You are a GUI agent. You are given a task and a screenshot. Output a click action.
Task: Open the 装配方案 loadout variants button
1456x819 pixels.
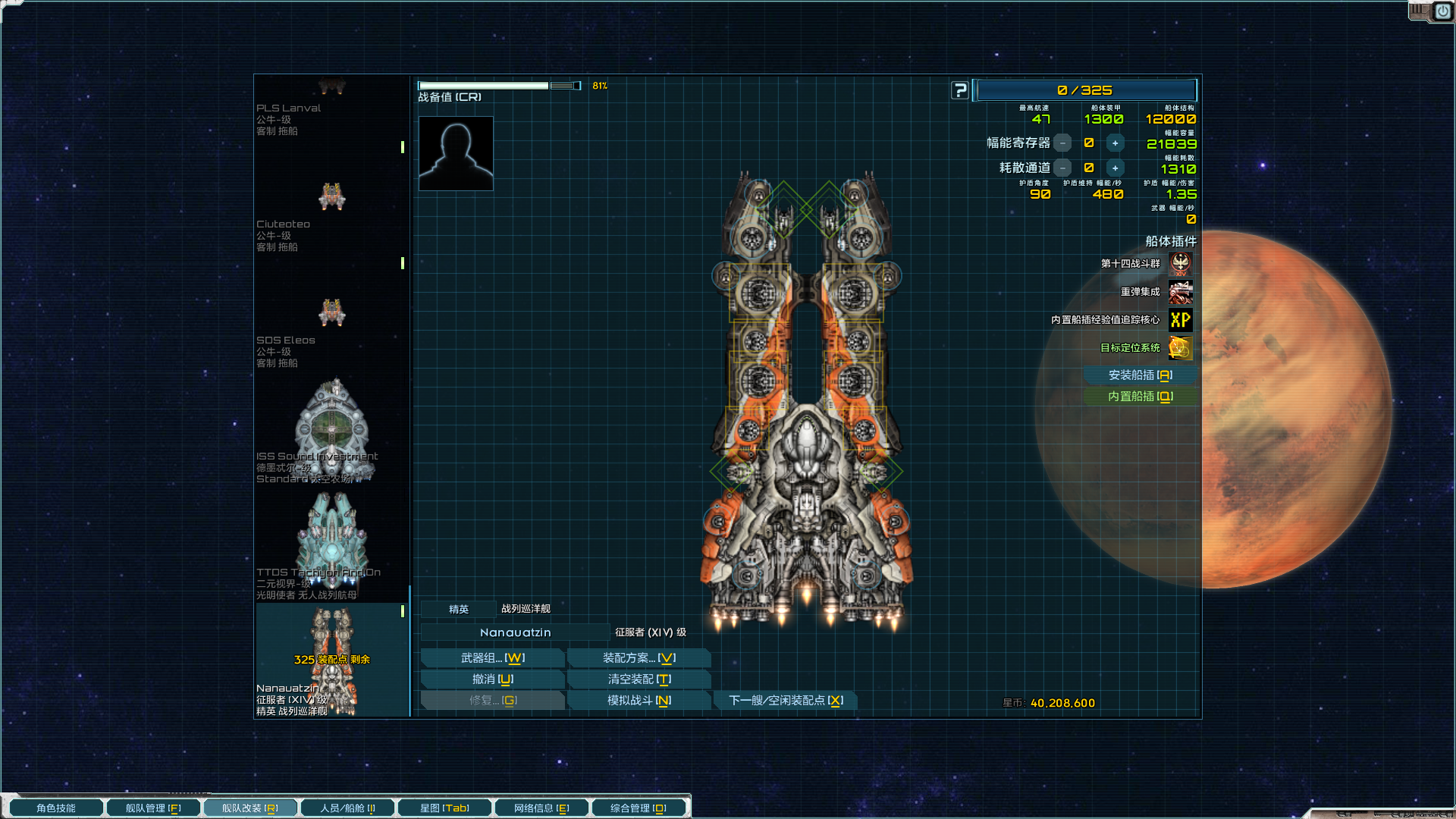point(639,658)
